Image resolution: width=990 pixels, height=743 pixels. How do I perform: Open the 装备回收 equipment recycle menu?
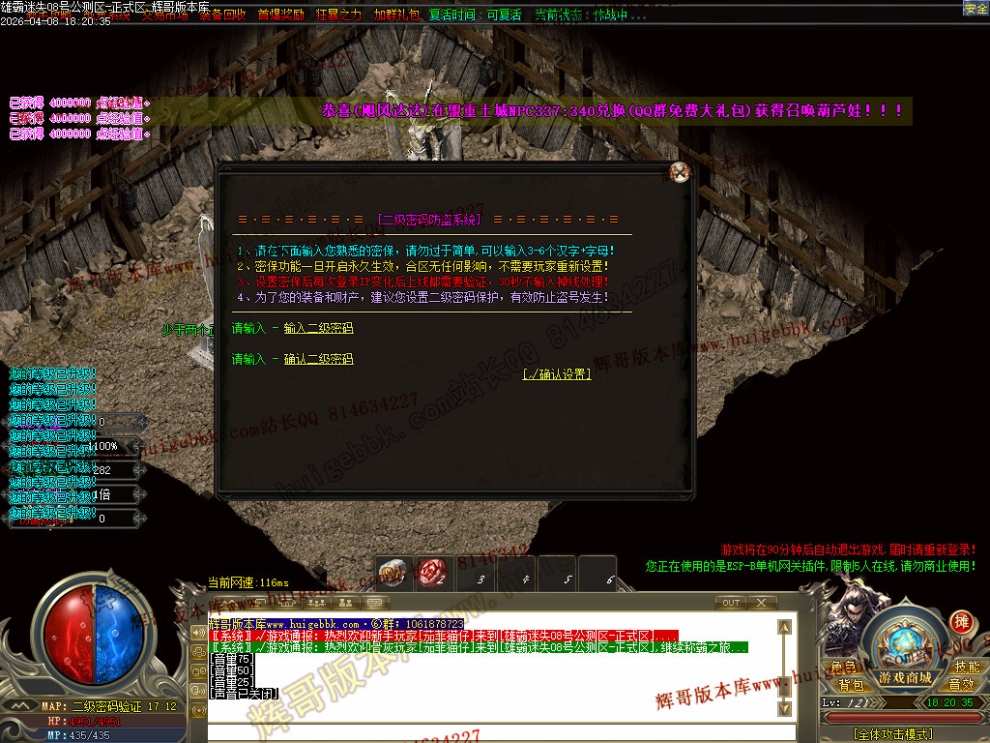(222, 15)
